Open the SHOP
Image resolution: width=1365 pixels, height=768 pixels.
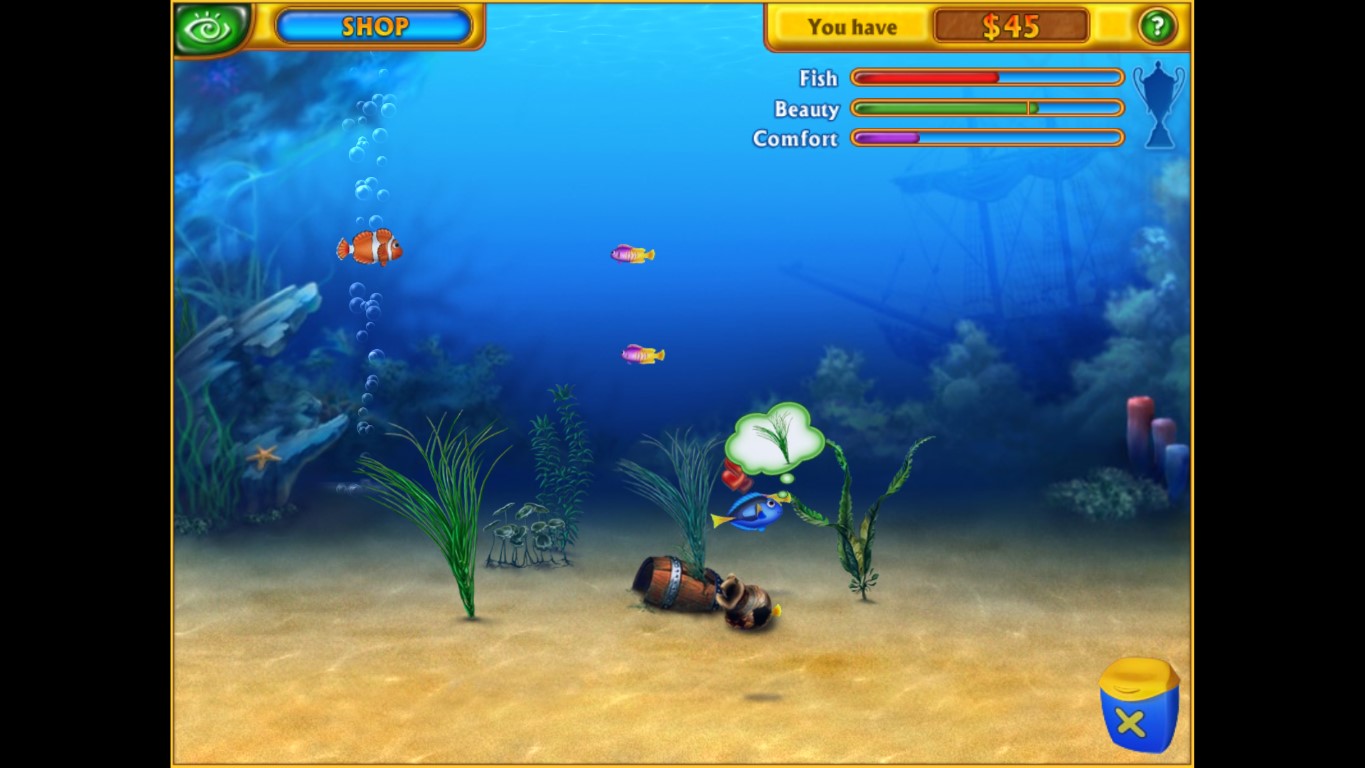[374, 27]
